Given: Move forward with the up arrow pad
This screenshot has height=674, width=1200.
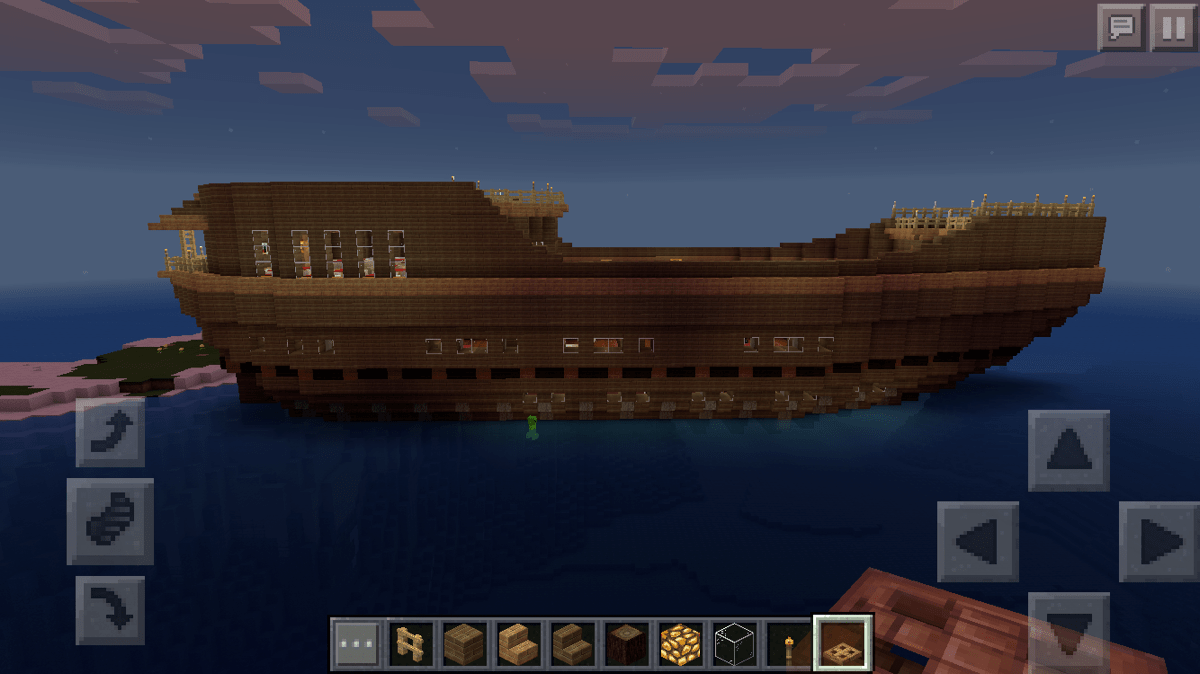Looking at the screenshot, I should click(x=1068, y=451).
